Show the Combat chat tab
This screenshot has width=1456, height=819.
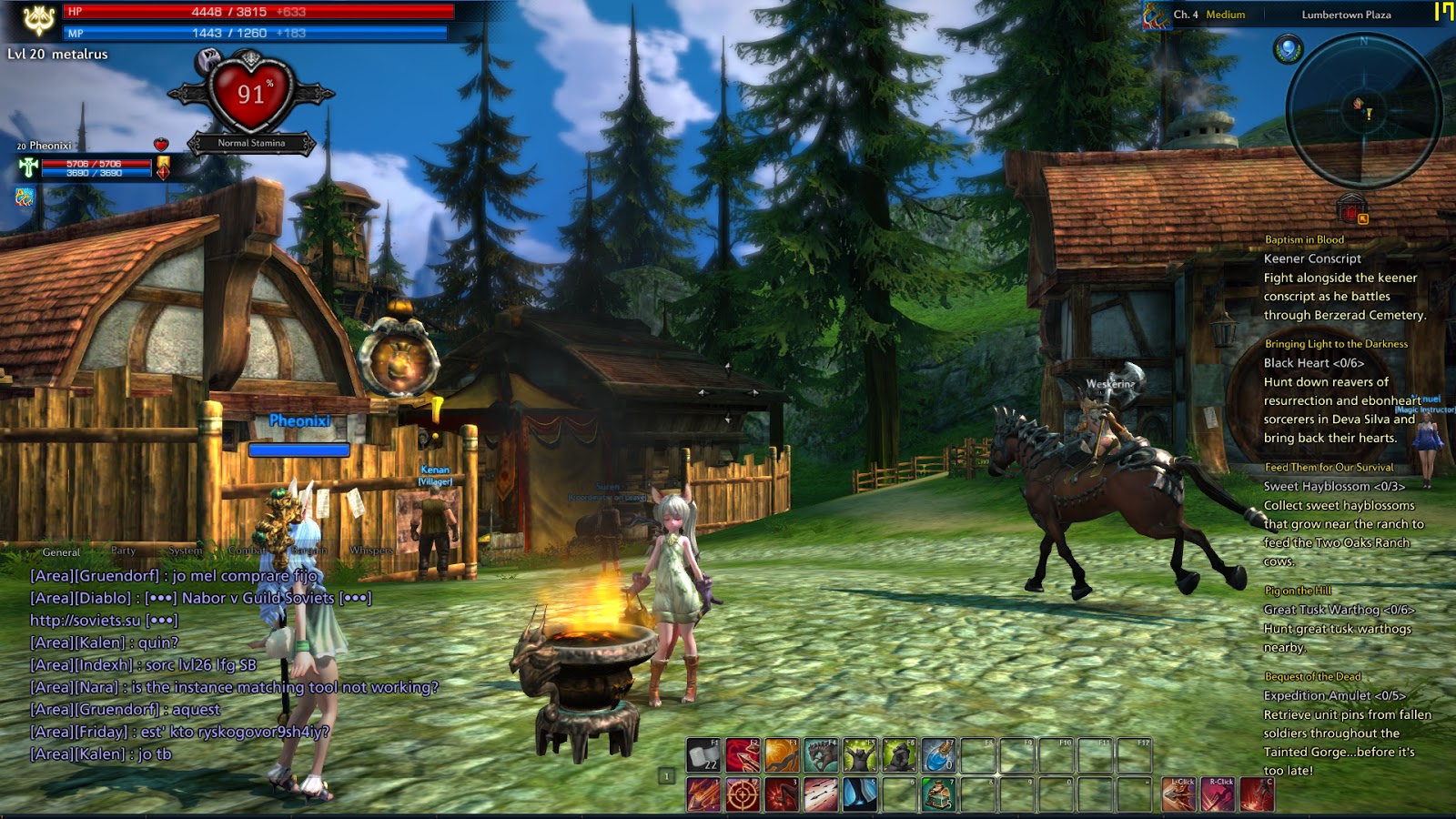pos(248,551)
